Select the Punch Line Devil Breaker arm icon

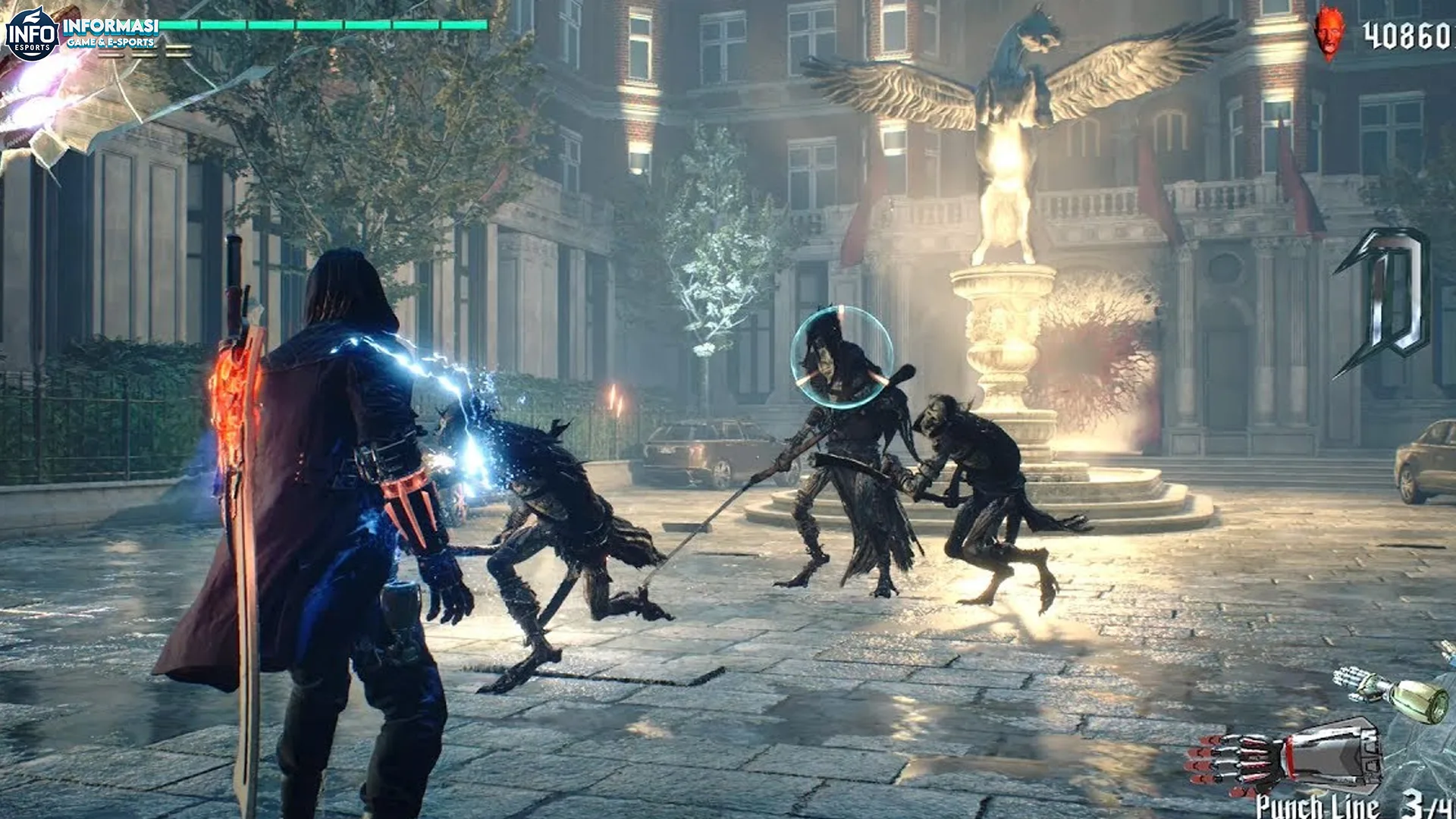(1289, 758)
